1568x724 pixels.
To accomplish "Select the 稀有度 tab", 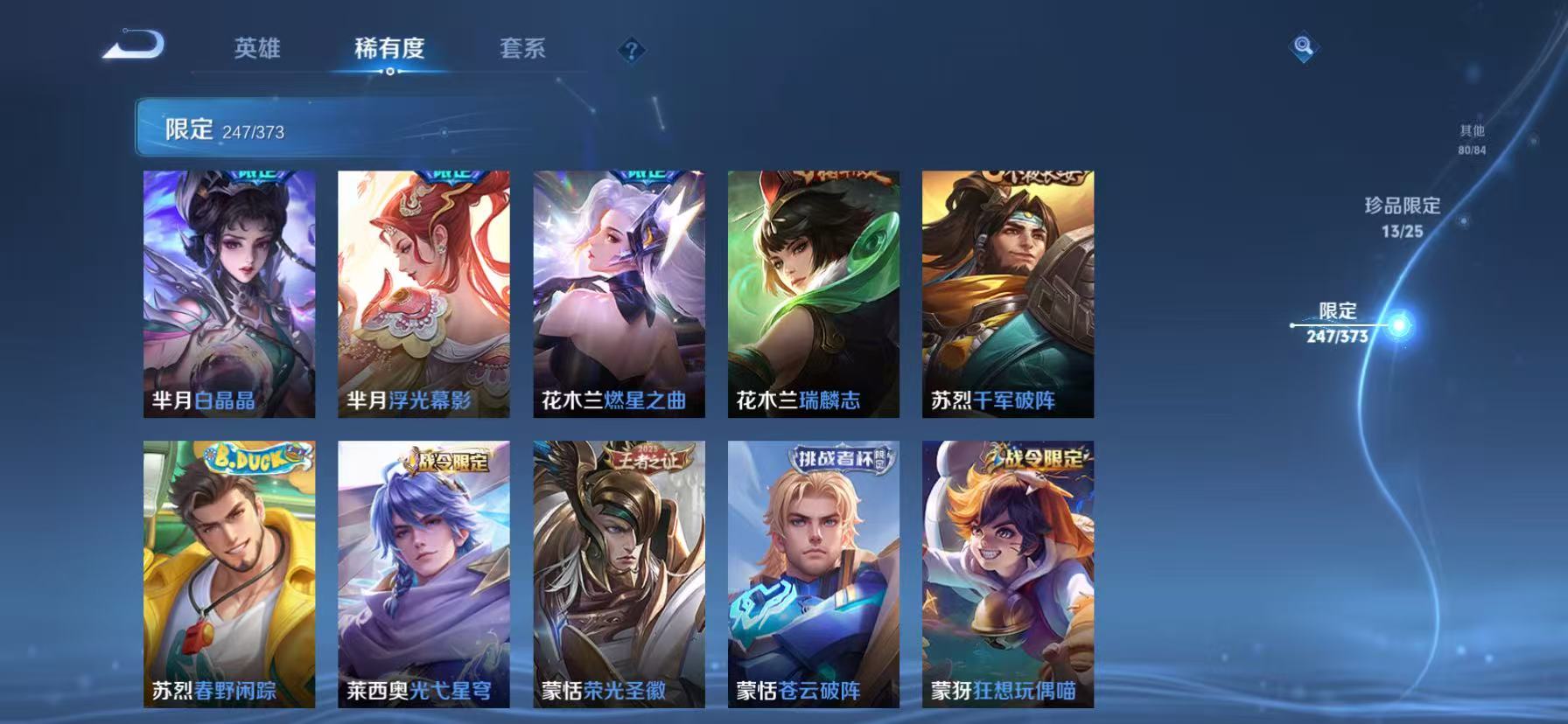I will click(389, 50).
